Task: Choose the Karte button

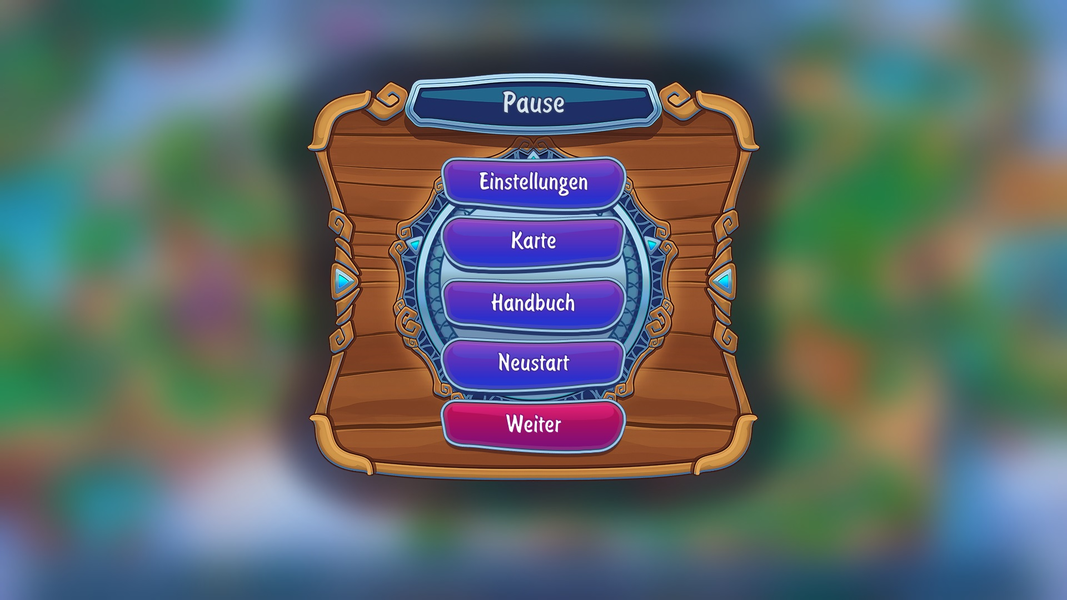Action: (533, 242)
